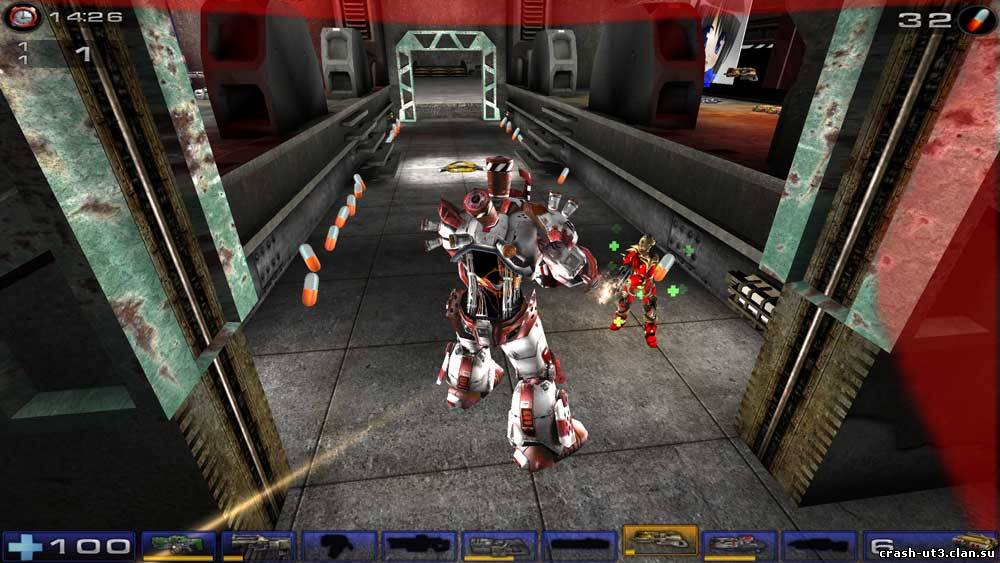Click the match clock icon
This screenshot has height=563, width=1000.
tap(26, 17)
